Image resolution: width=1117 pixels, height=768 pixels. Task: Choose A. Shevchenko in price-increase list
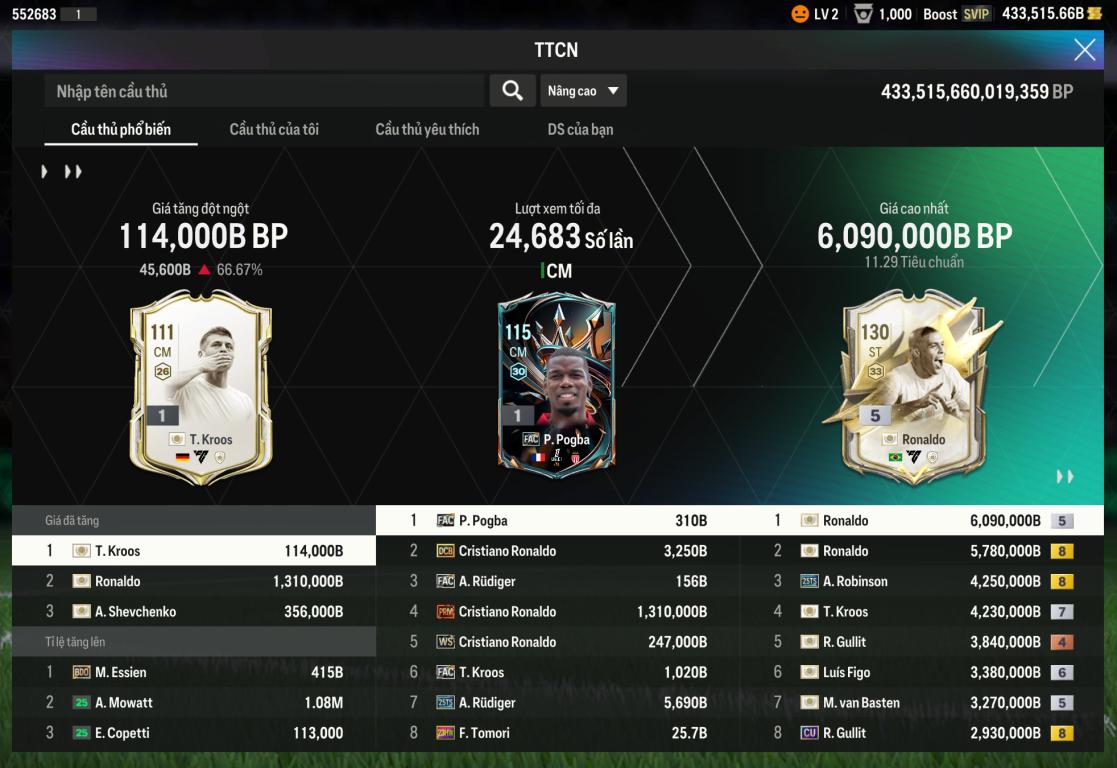tap(194, 612)
